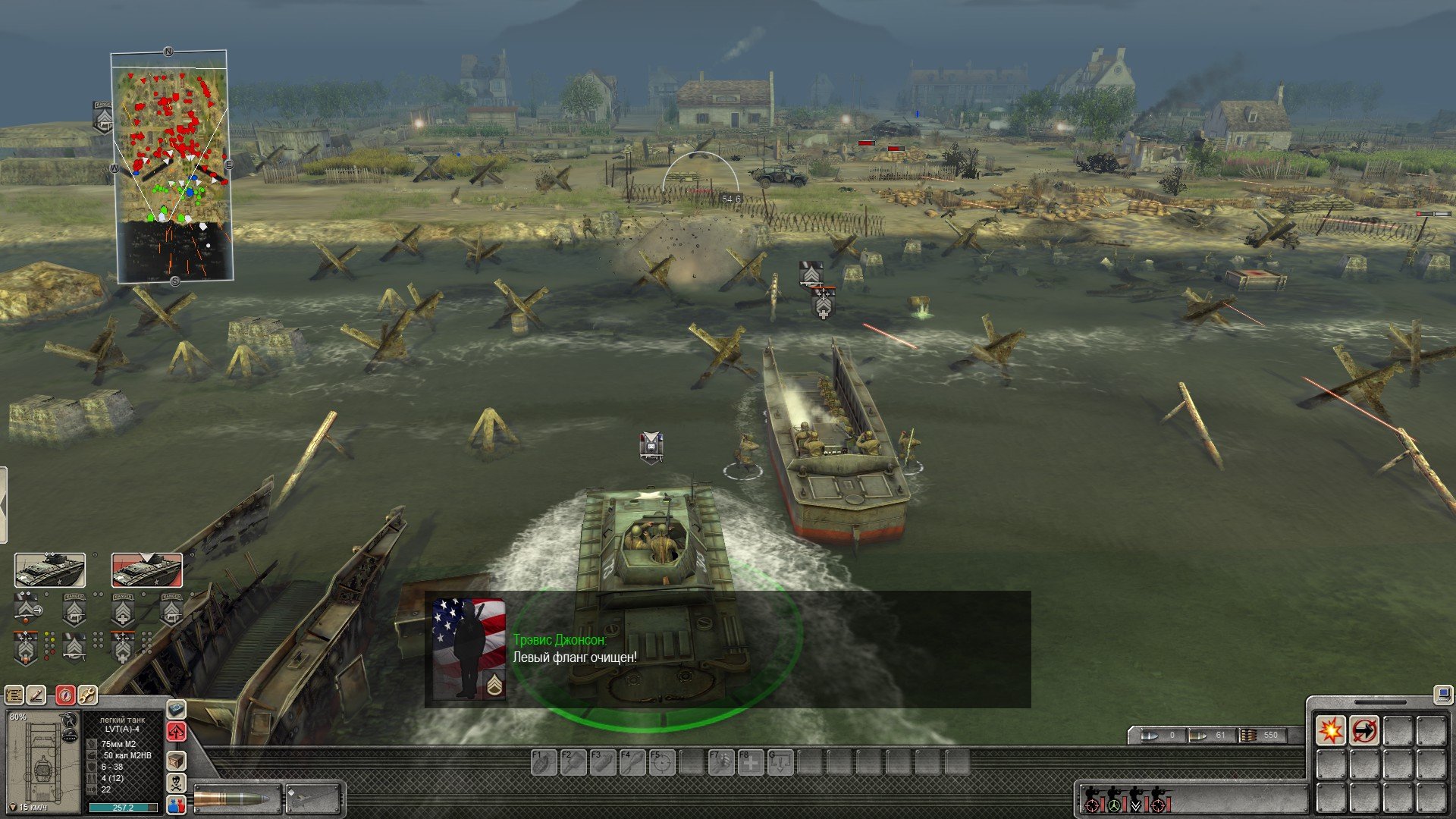Open the pencil notes button

[36, 694]
